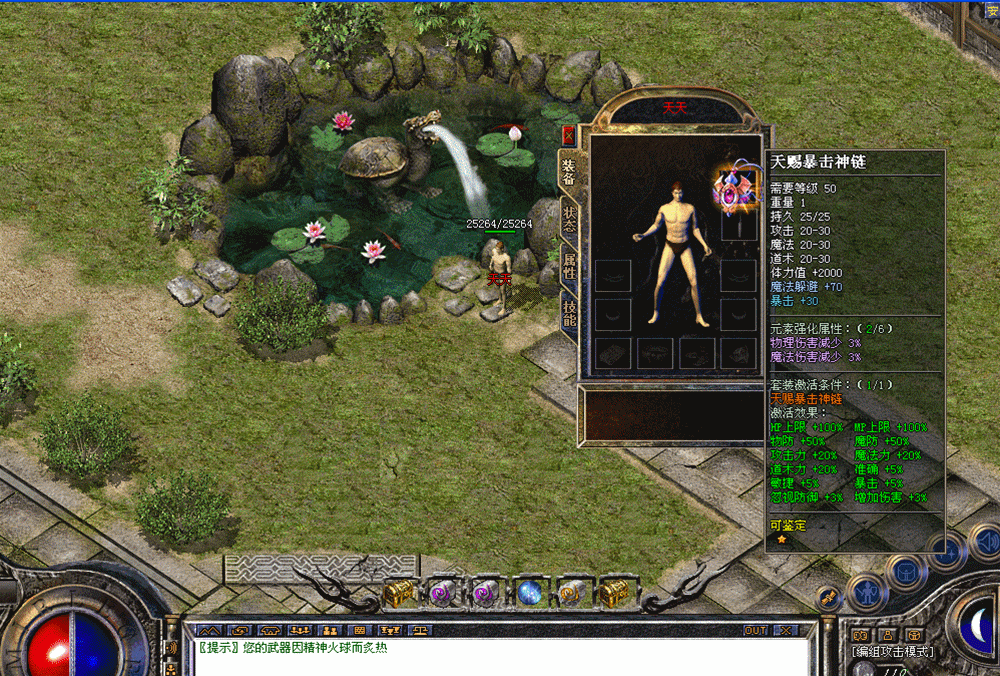
Task: Change the 编组攻击模式 attack mode label
Action: [x=893, y=652]
